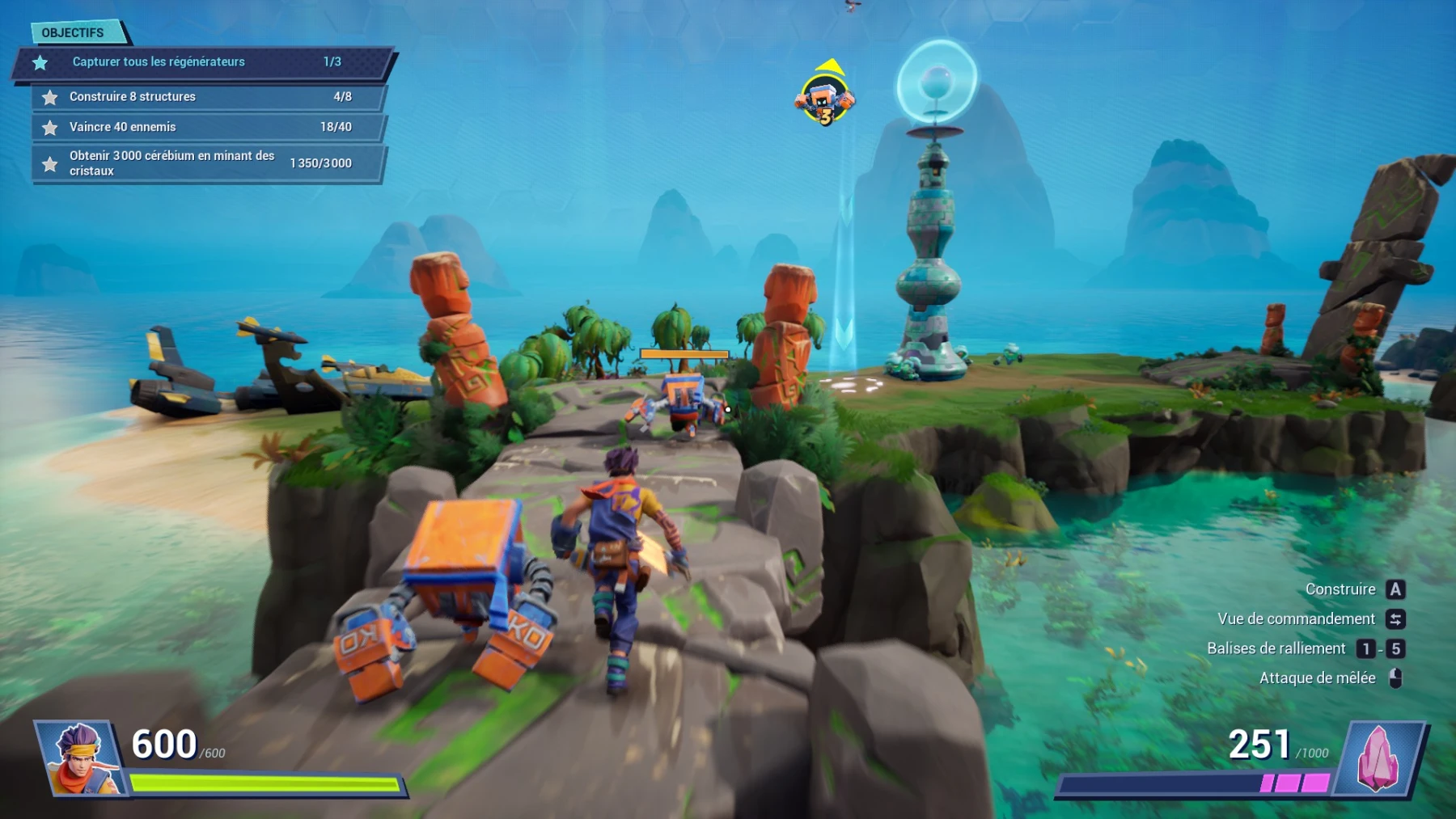The width and height of the screenshot is (1456, 819).
Task: Click the pink cerebium crystal icon
Action: (x=1378, y=758)
